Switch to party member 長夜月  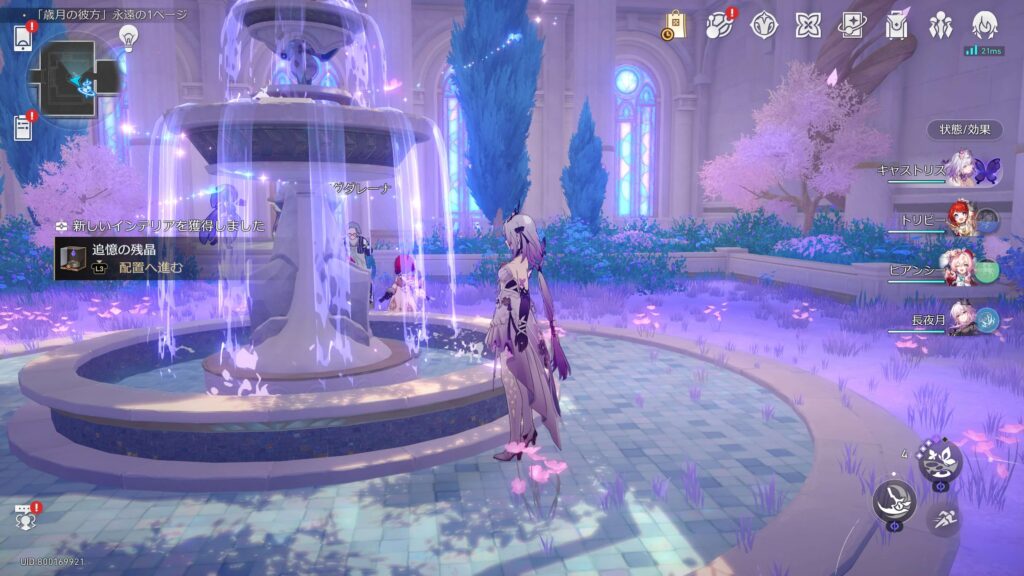(x=962, y=320)
